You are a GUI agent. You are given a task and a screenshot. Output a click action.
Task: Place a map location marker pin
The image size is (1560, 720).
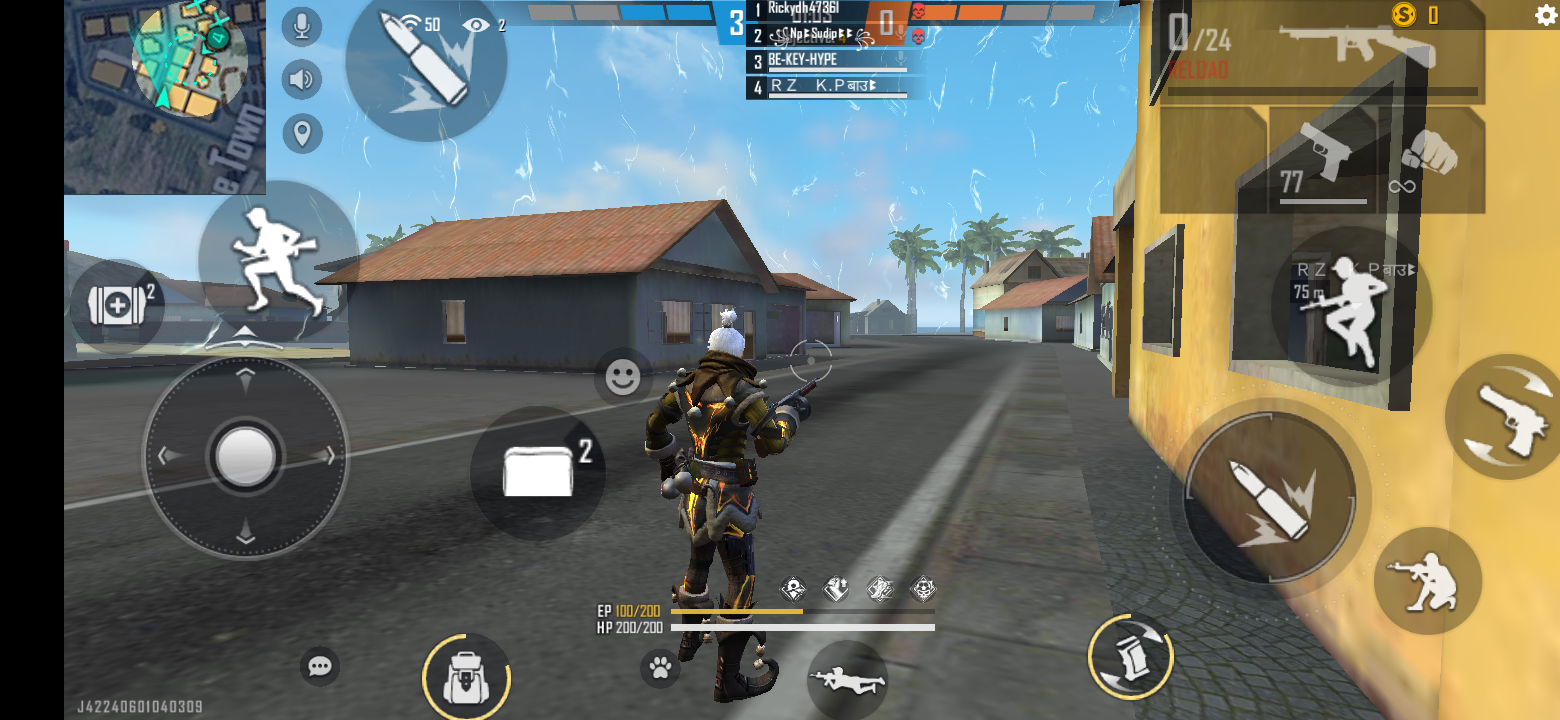pos(302,132)
